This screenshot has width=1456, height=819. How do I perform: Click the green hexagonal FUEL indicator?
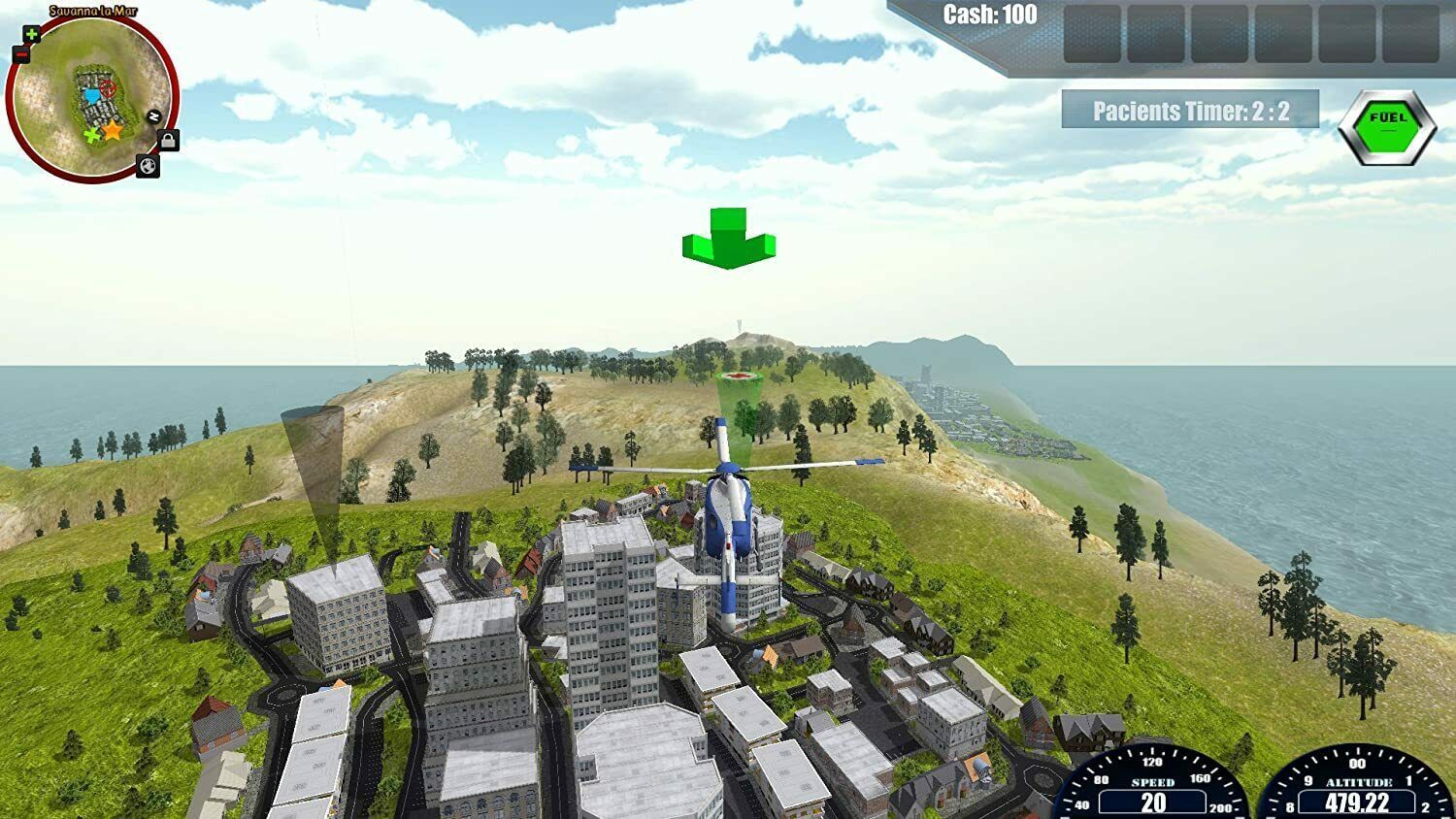pos(1387,127)
